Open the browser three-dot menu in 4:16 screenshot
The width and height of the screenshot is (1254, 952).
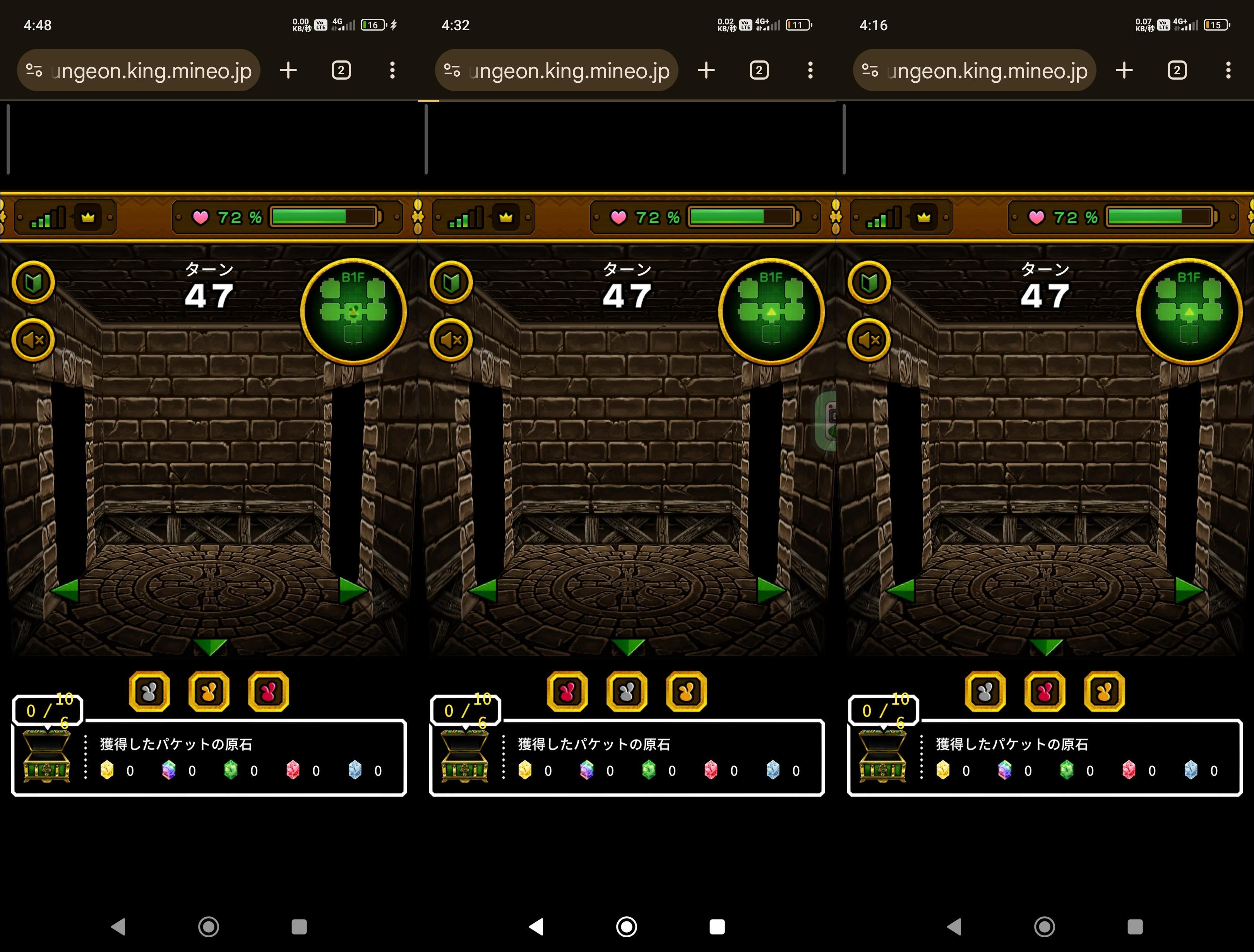pos(1228,70)
